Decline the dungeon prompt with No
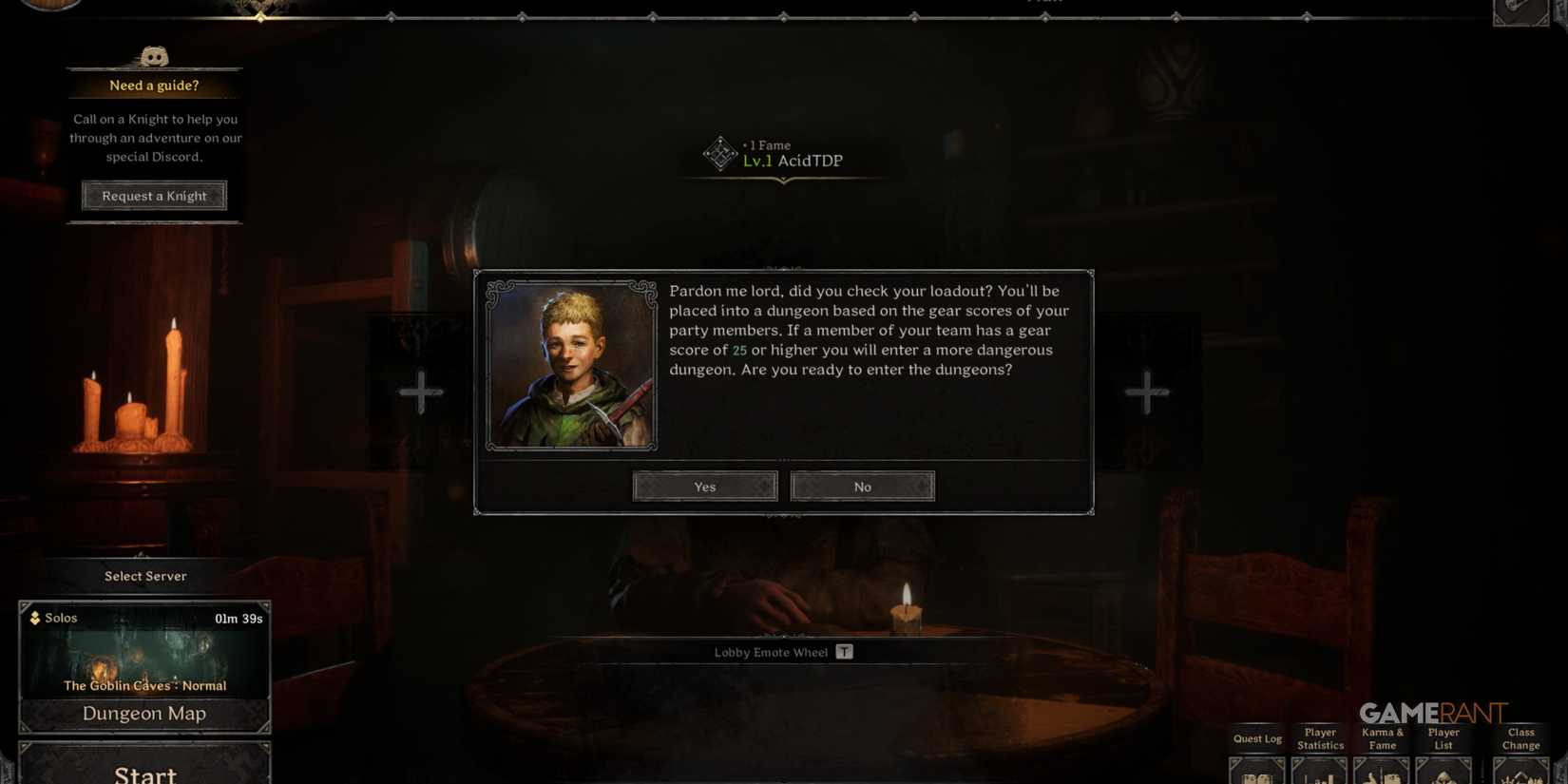Image resolution: width=1568 pixels, height=784 pixels. pyautogui.click(x=862, y=486)
